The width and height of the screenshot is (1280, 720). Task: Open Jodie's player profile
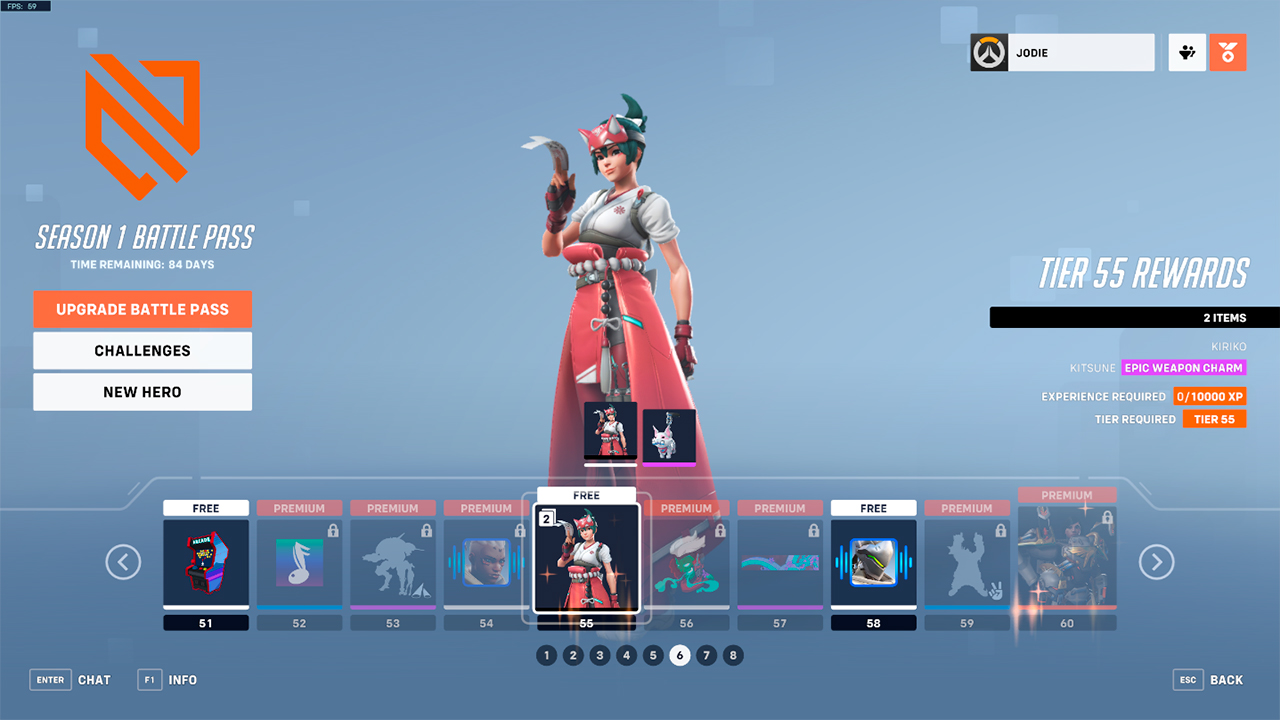pos(1062,53)
